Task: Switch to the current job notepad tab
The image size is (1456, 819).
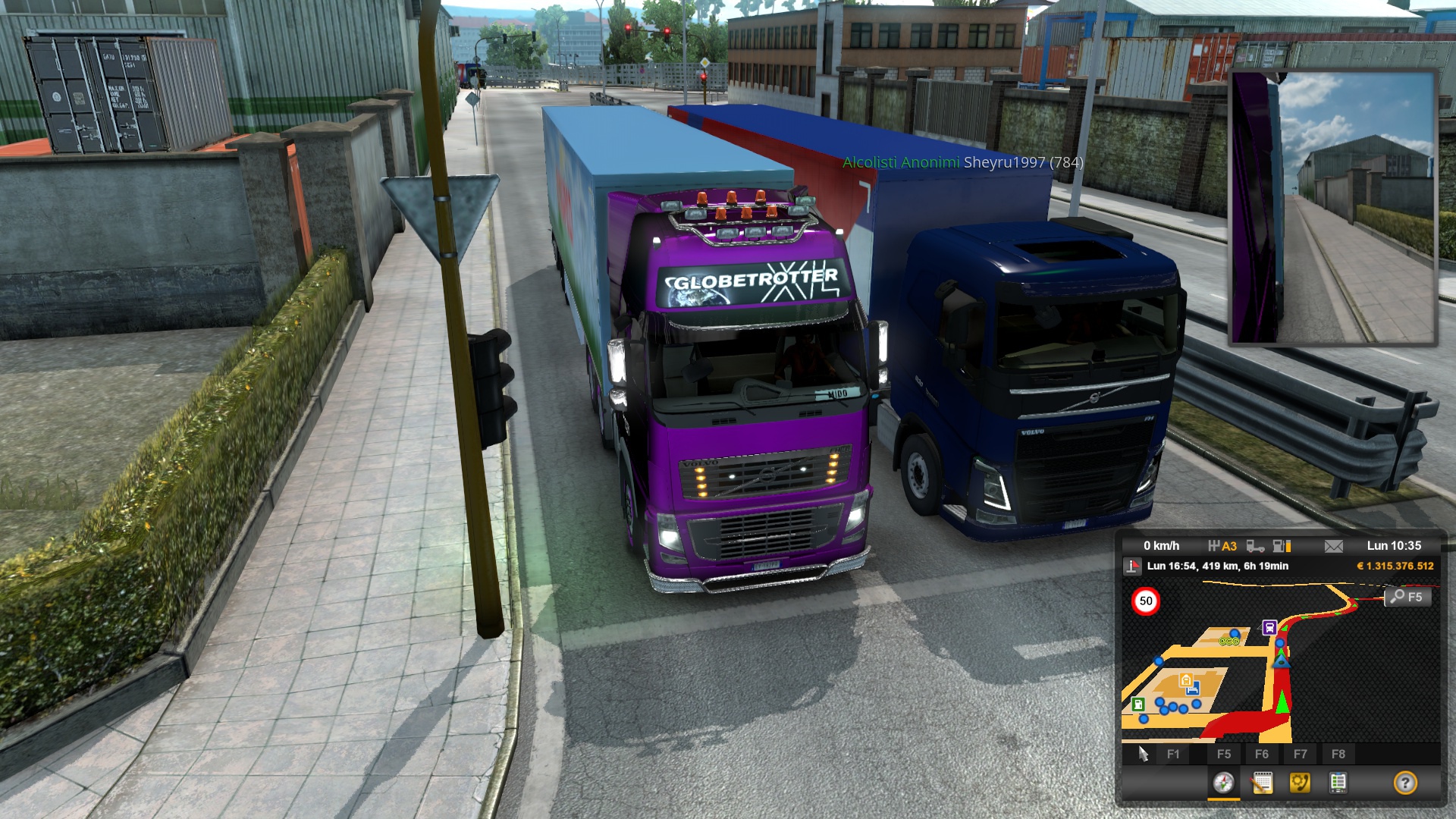Action: tap(1262, 783)
